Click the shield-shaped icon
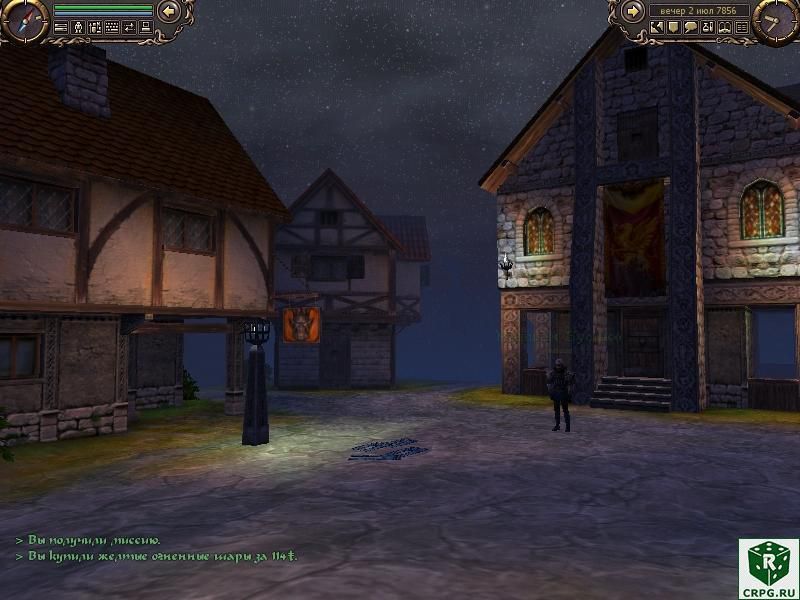This screenshot has width=800, height=600. click(x=674, y=27)
